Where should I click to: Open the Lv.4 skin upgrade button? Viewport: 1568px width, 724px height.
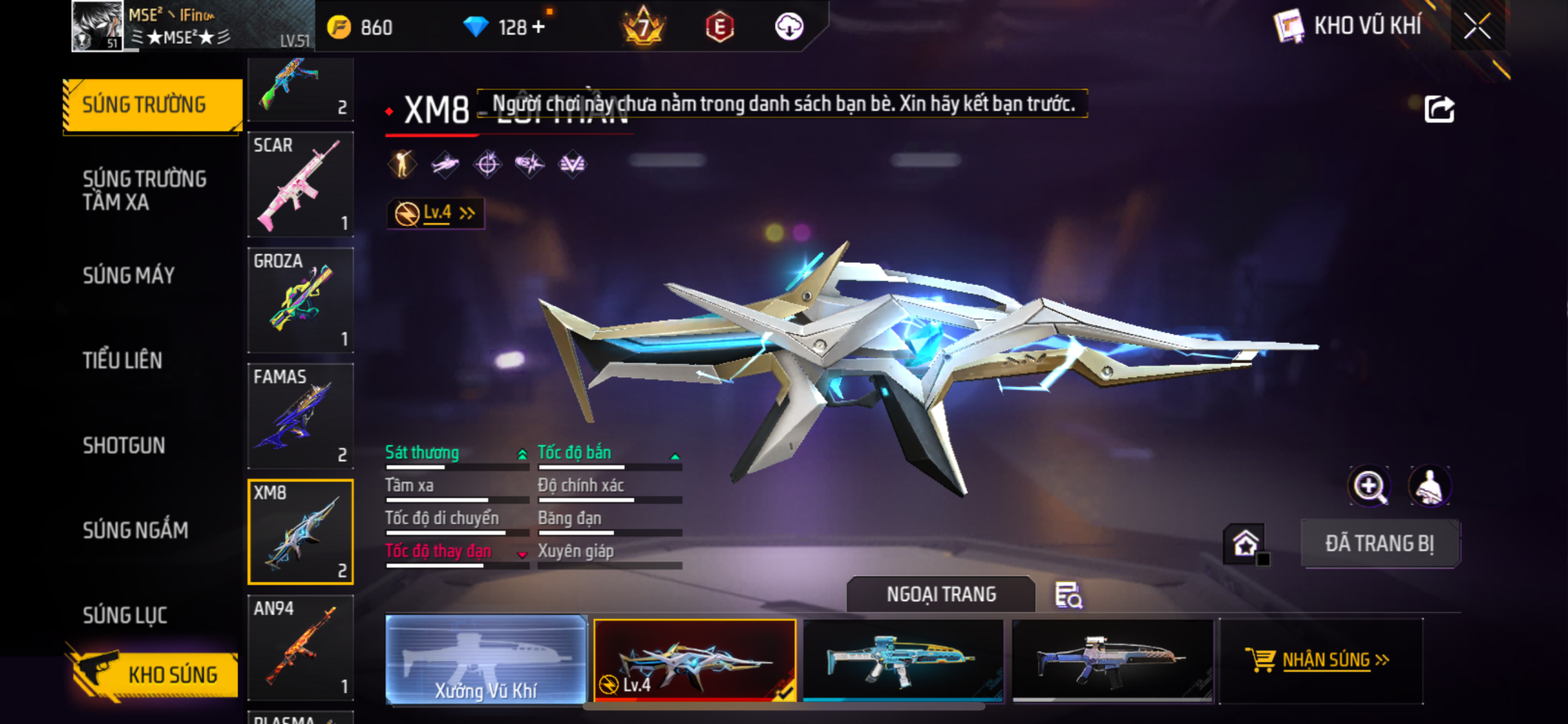(x=436, y=214)
